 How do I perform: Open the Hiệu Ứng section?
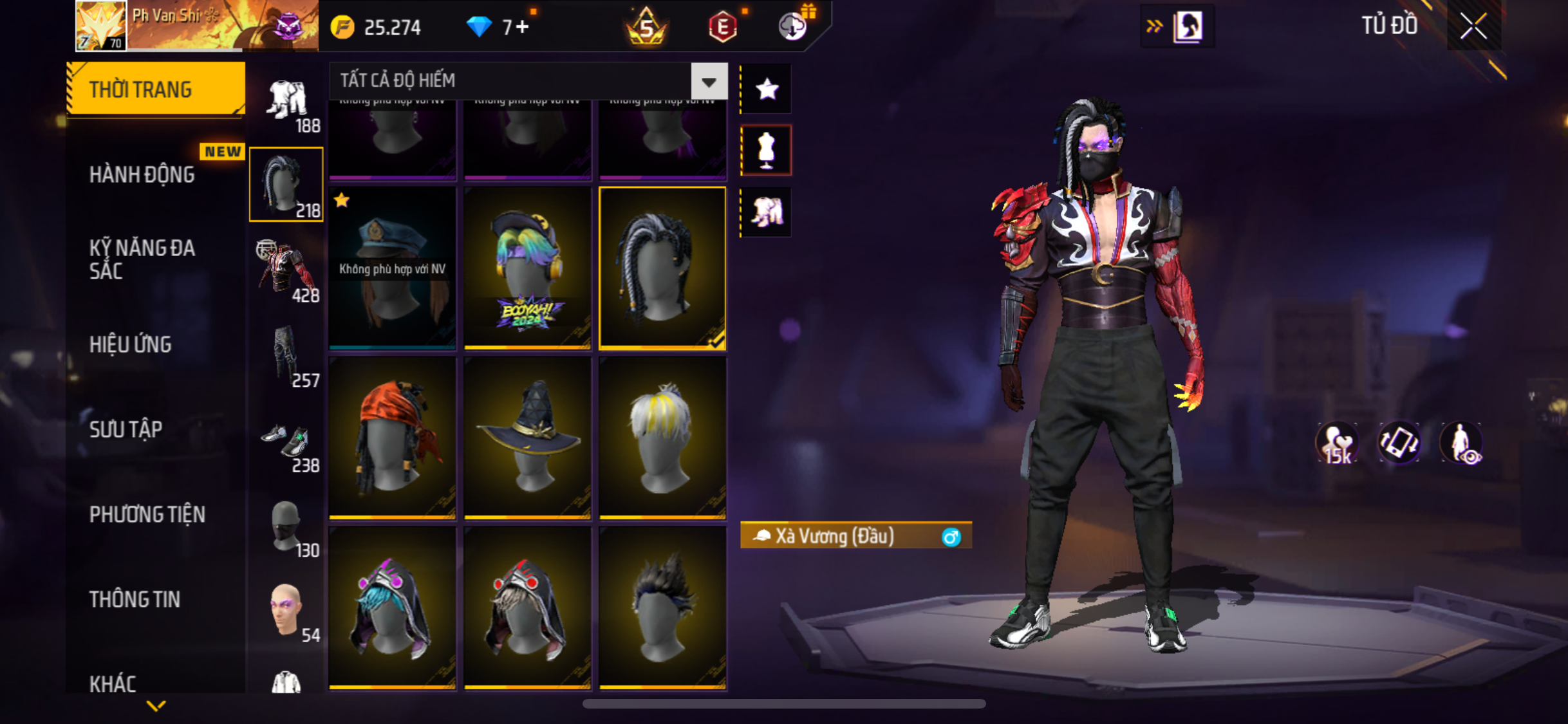point(131,344)
